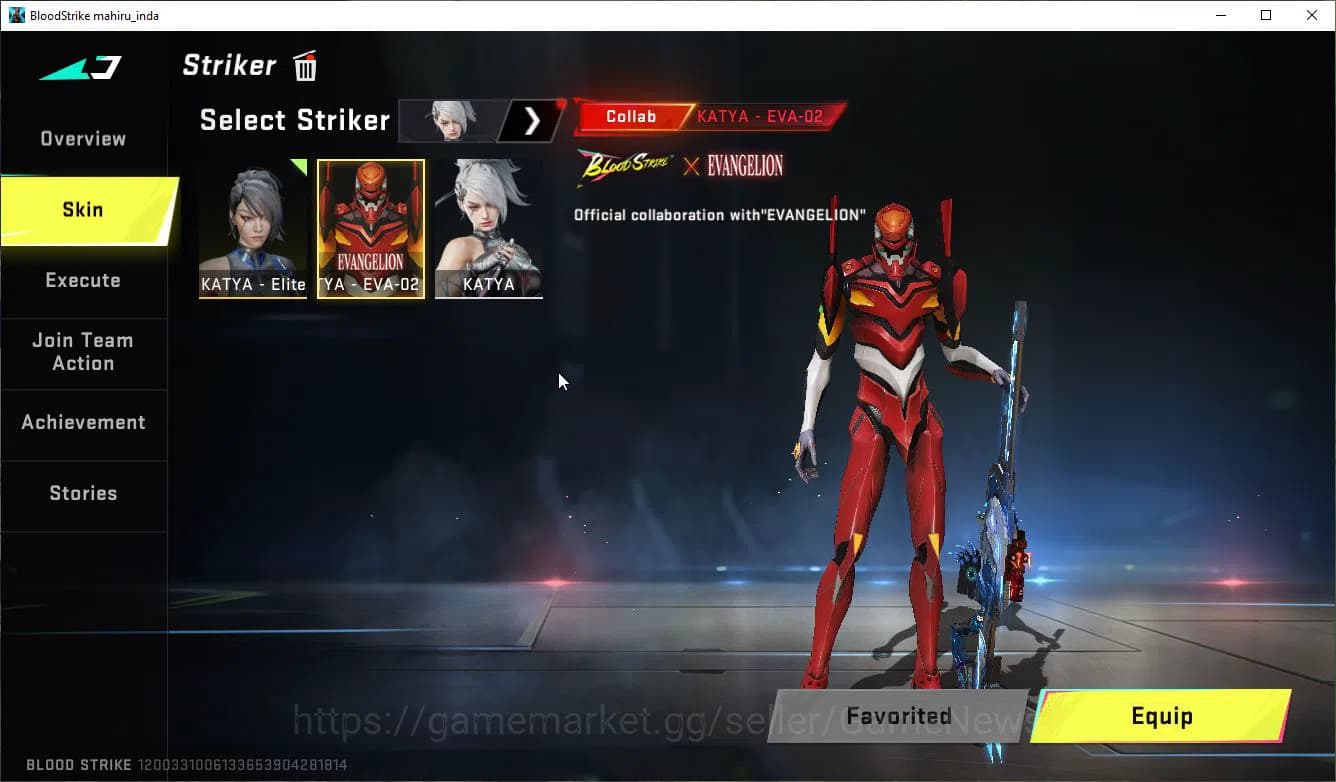1336x782 pixels.
Task: Select the EVANGELION collaboration logo
Action: tap(743, 166)
